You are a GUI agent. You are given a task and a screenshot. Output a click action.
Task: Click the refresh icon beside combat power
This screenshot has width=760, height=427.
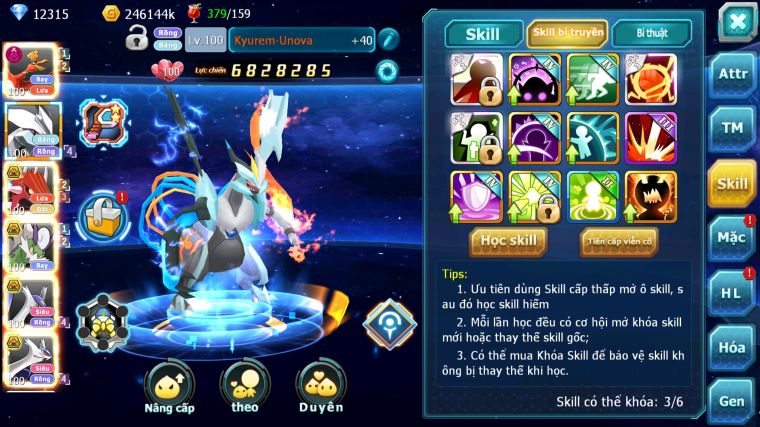click(386, 71)
